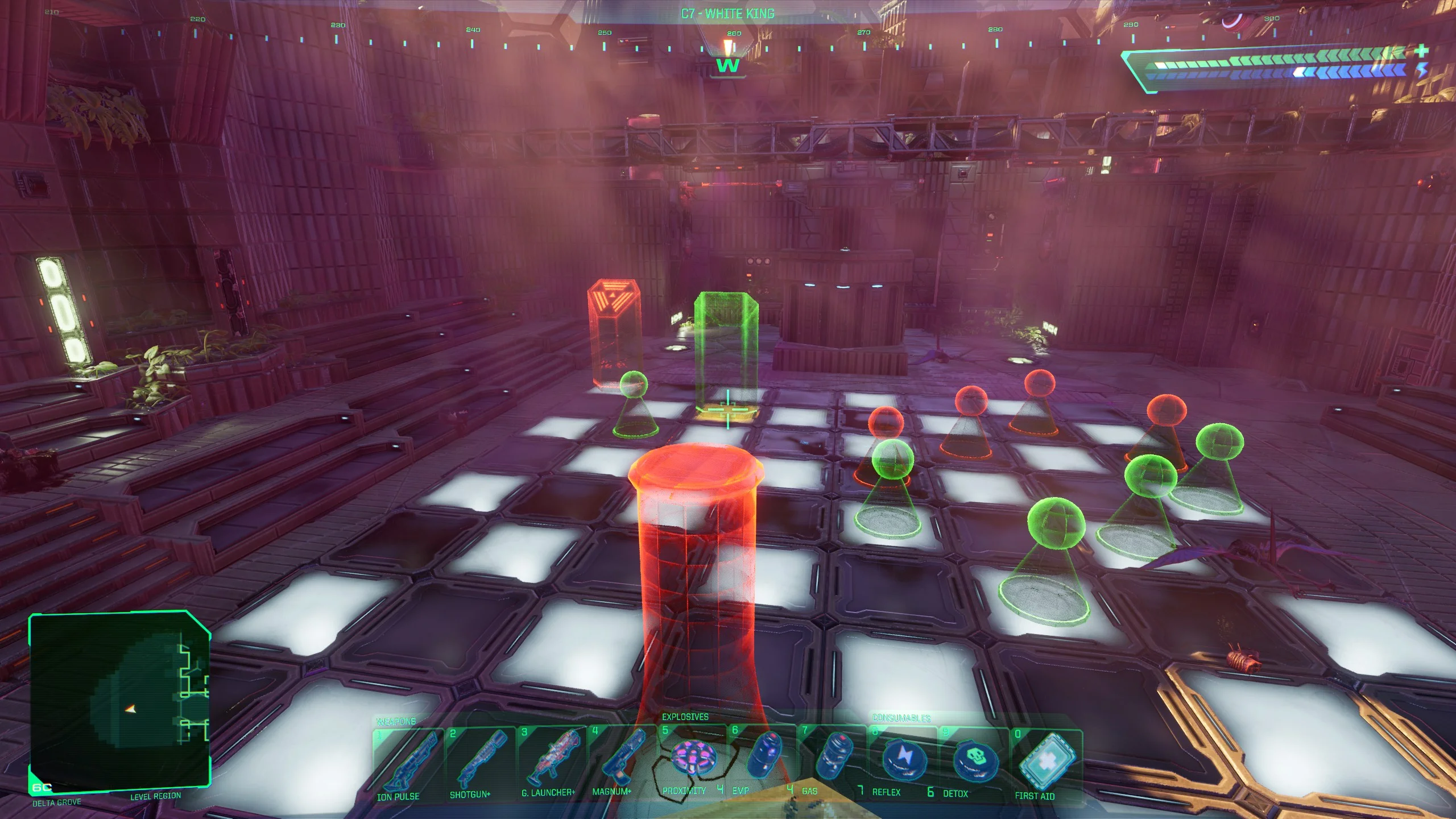Image resolution: width=1456 pixels, height=819 pixels.
Task: Use the Detox patch
Action: click(974, 760)
